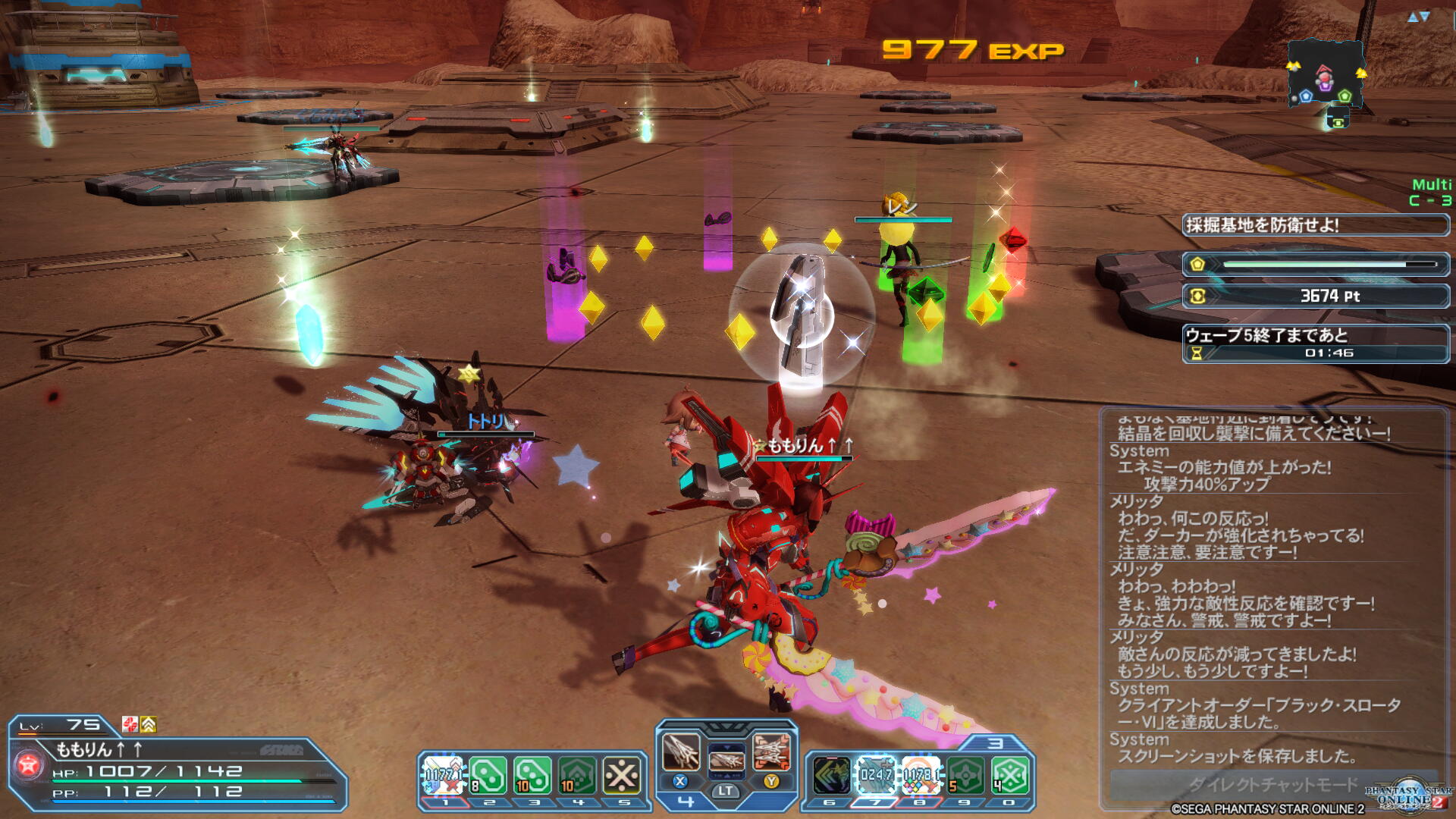Activate the dark chevron skill in slot 6
Image resolution: width=1456 pixels, height=819 pixels.
tap(831, 776)
